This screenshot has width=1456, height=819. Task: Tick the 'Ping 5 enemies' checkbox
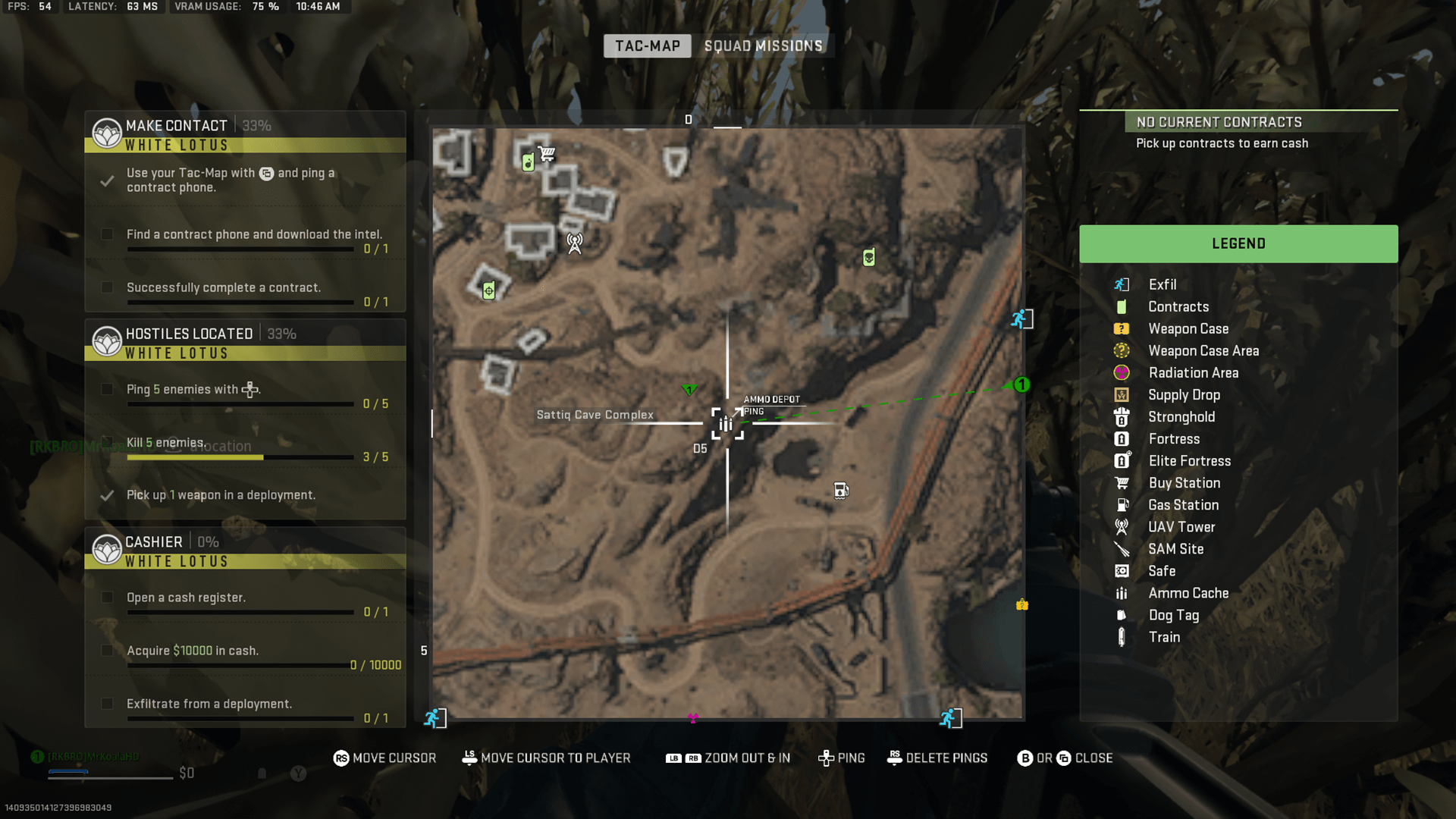click(107, 389)
